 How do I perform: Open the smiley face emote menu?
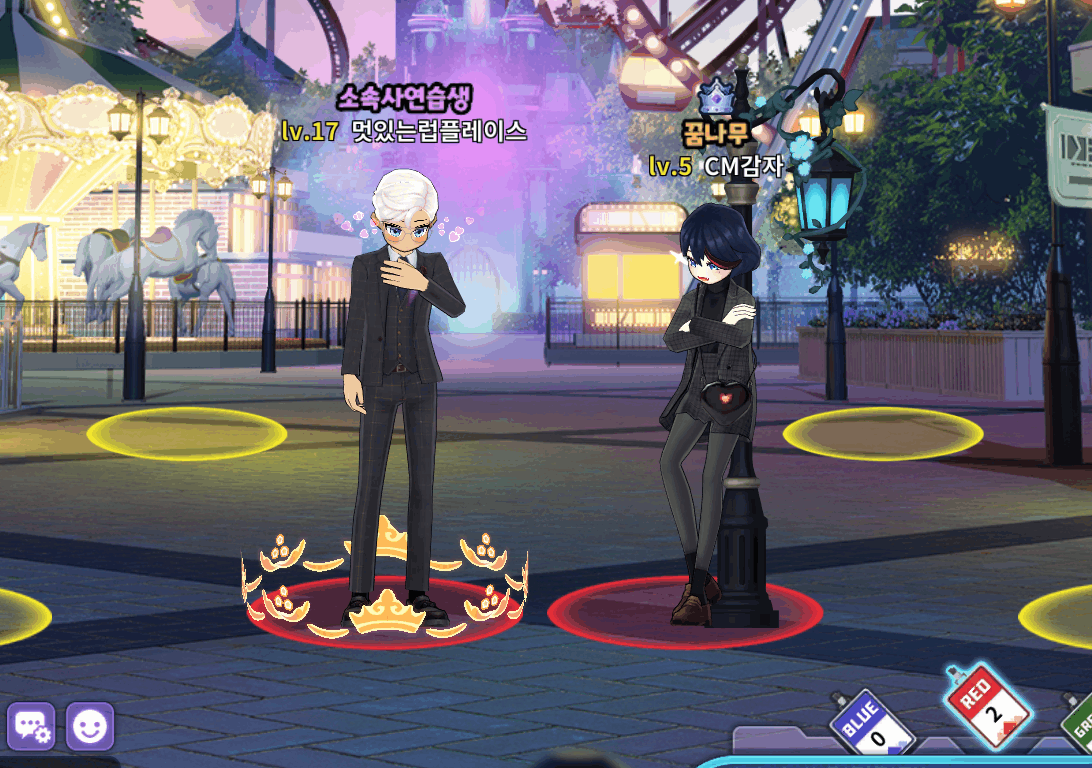pos(90,727)
